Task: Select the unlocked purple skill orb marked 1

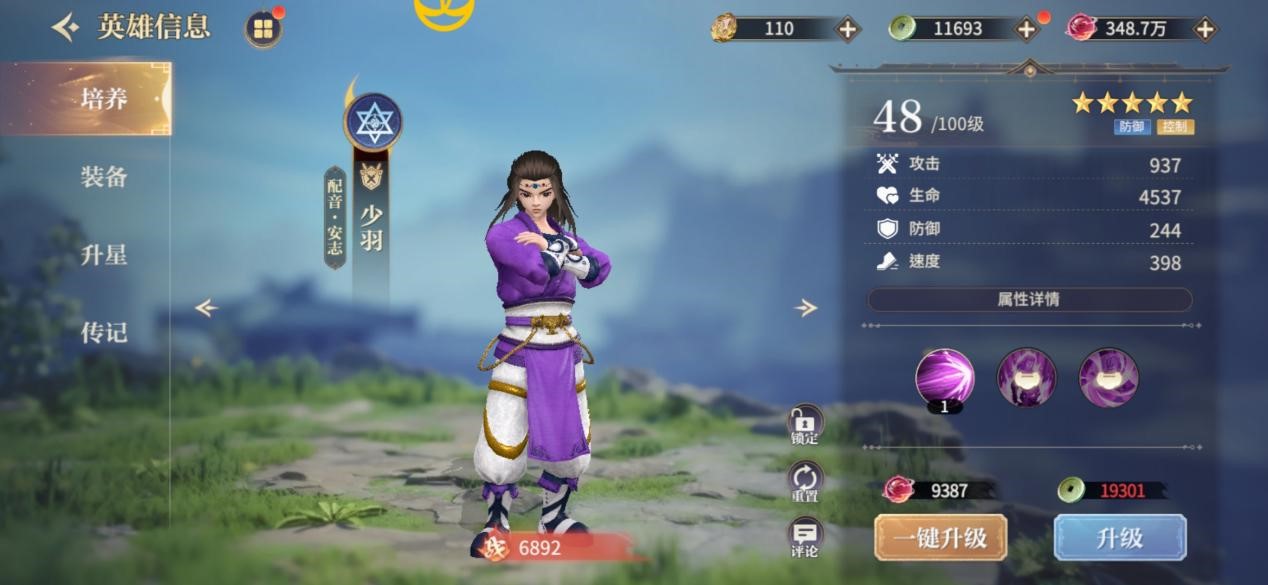Action: tap(944, 377)
